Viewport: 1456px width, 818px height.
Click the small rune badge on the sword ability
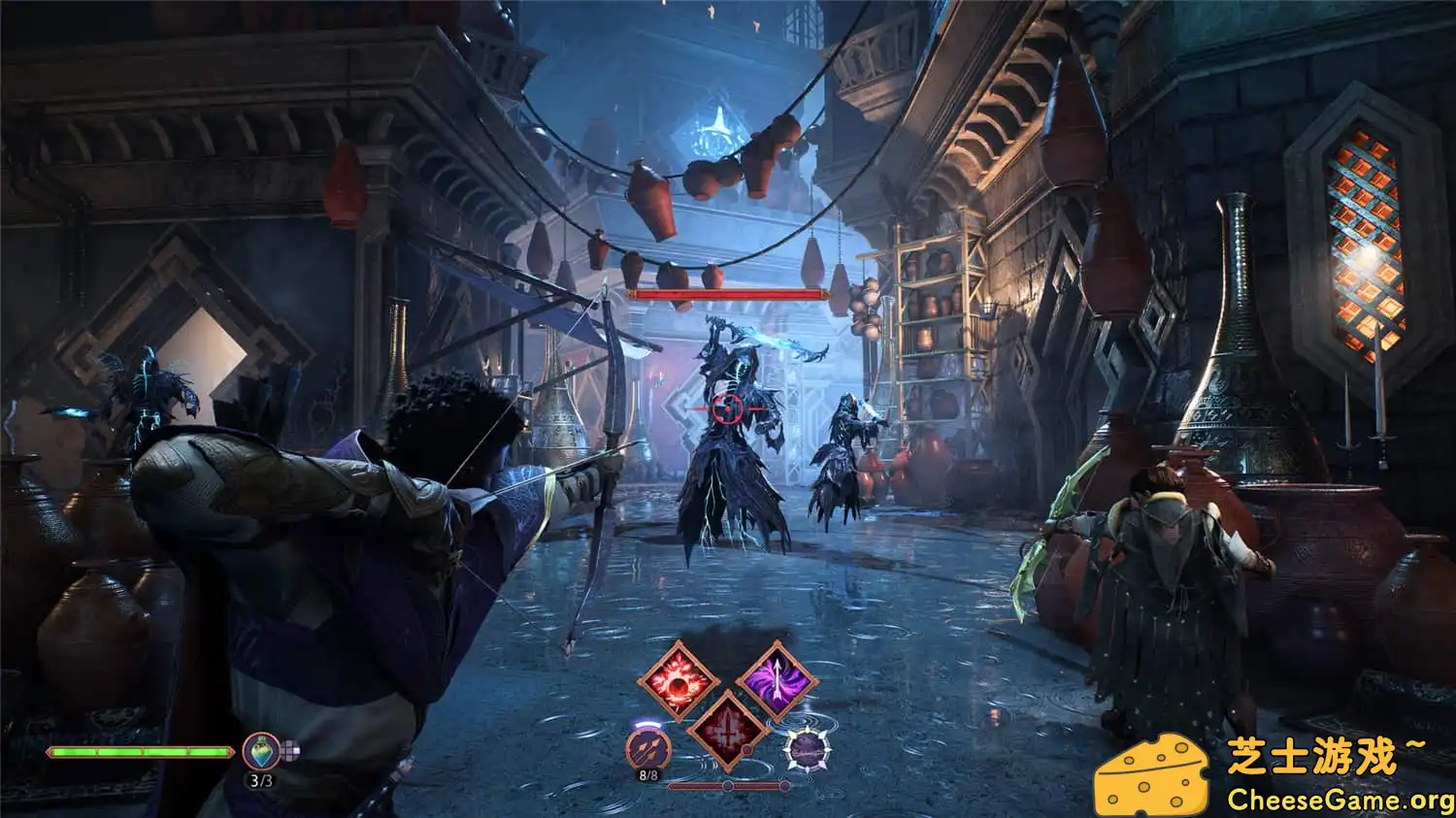746,750
